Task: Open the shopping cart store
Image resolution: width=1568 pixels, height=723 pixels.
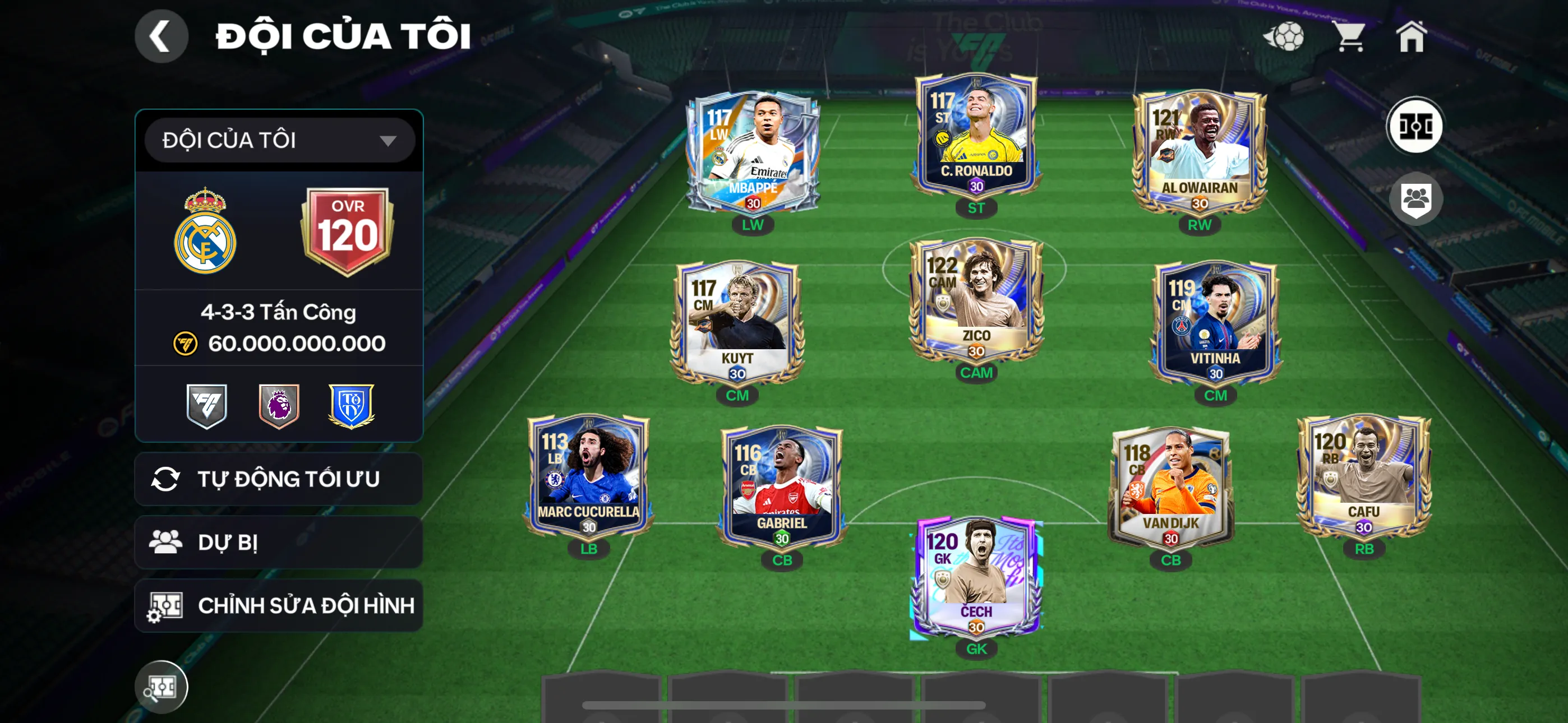Action: [x=1349, y=36]
